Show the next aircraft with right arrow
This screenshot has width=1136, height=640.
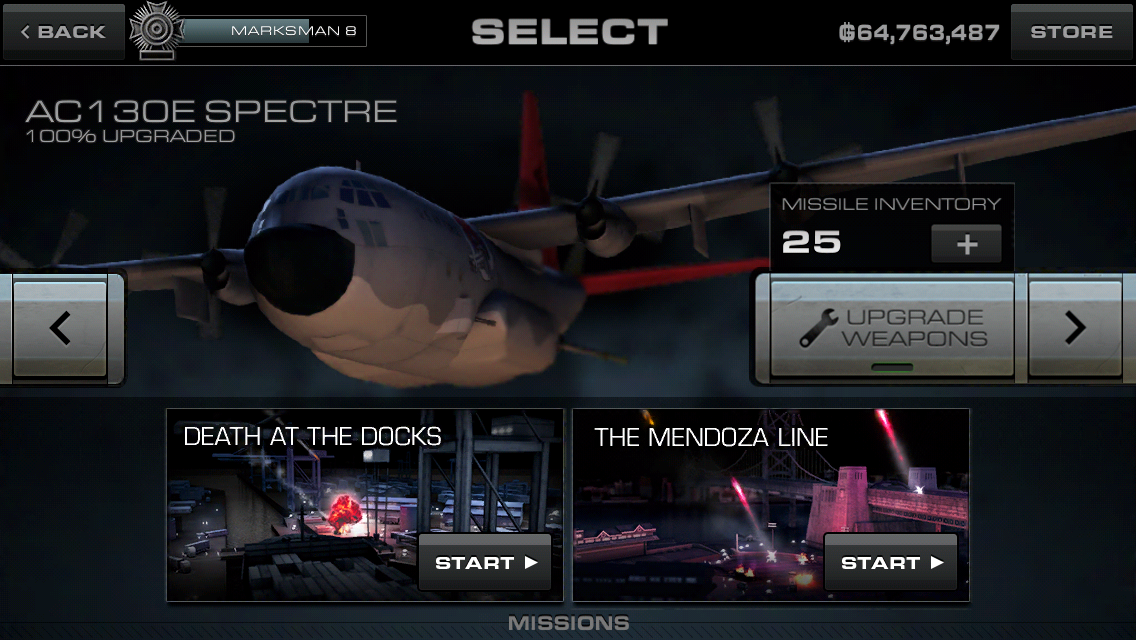point(1075,328)
